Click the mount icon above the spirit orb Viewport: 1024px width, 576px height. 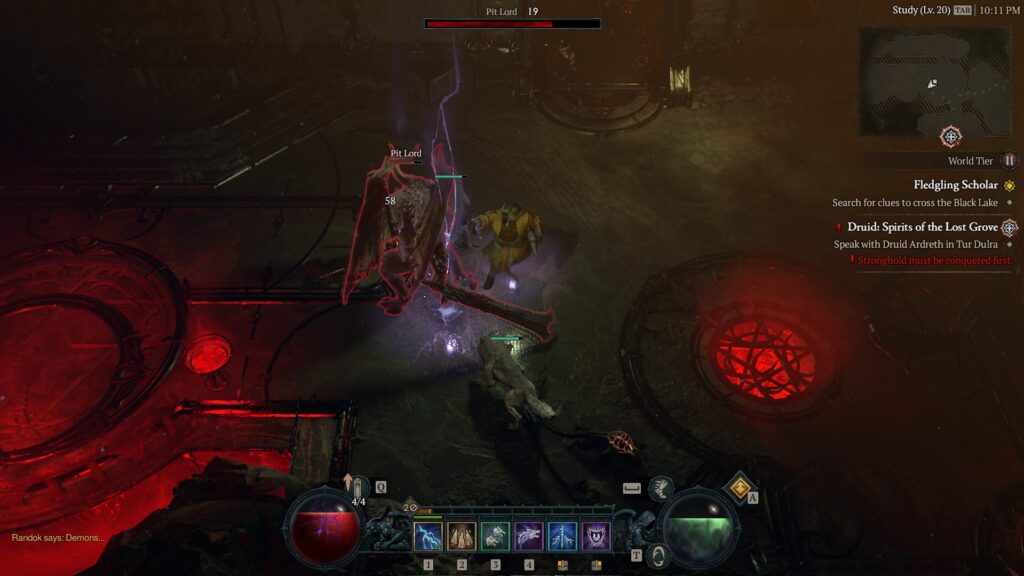(x=662, y=488)
